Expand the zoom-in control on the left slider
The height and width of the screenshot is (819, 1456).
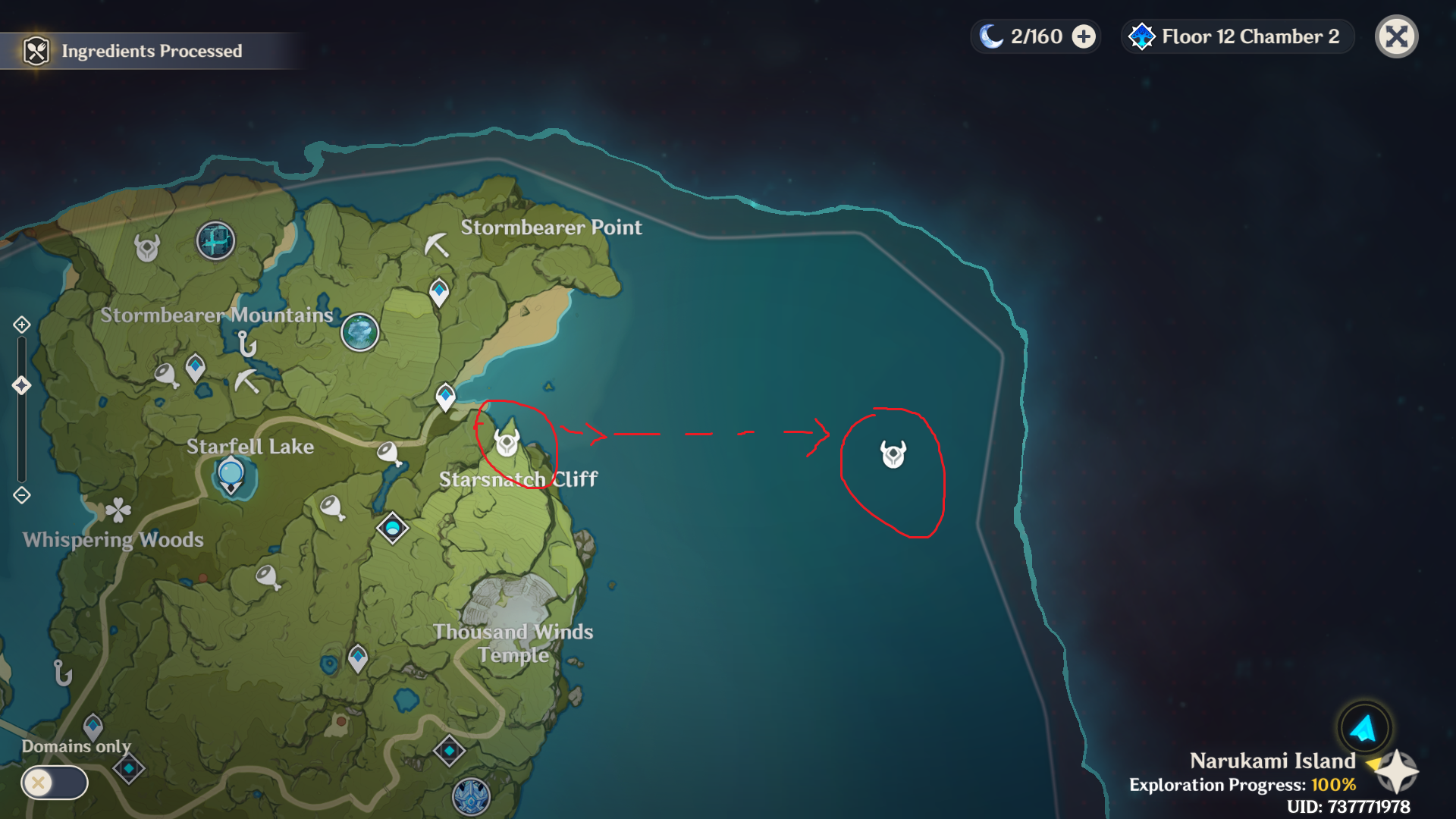pos(20,325)
